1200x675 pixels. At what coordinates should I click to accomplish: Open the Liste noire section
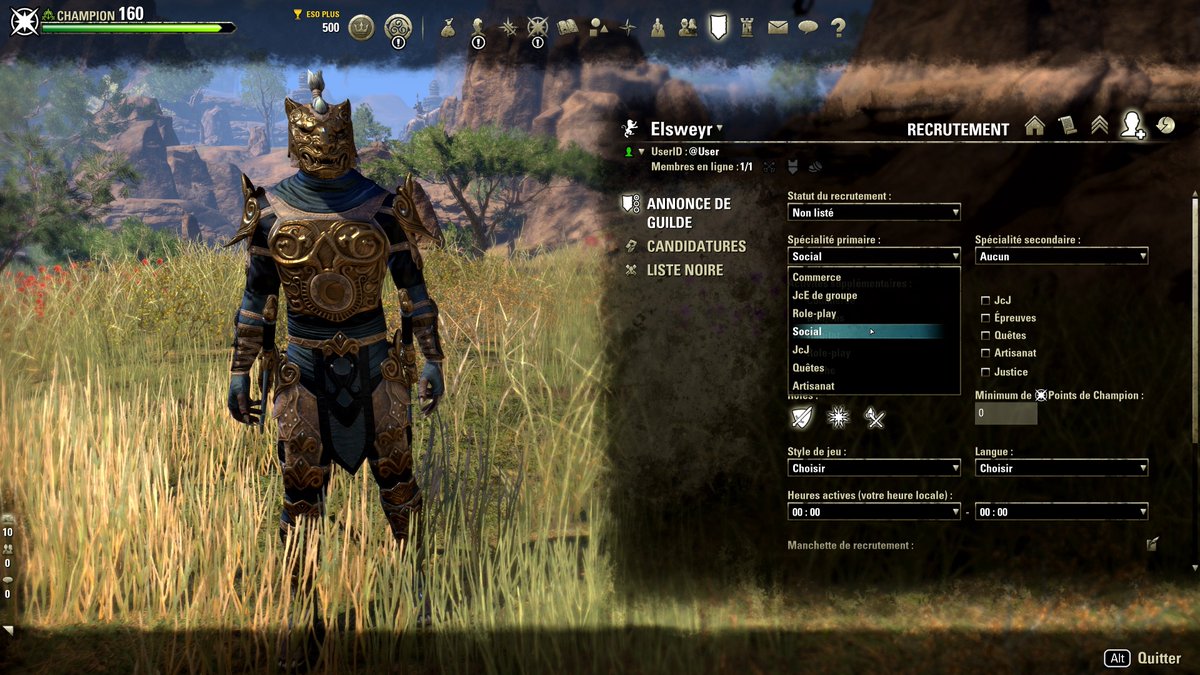click(x=684, y=270)
